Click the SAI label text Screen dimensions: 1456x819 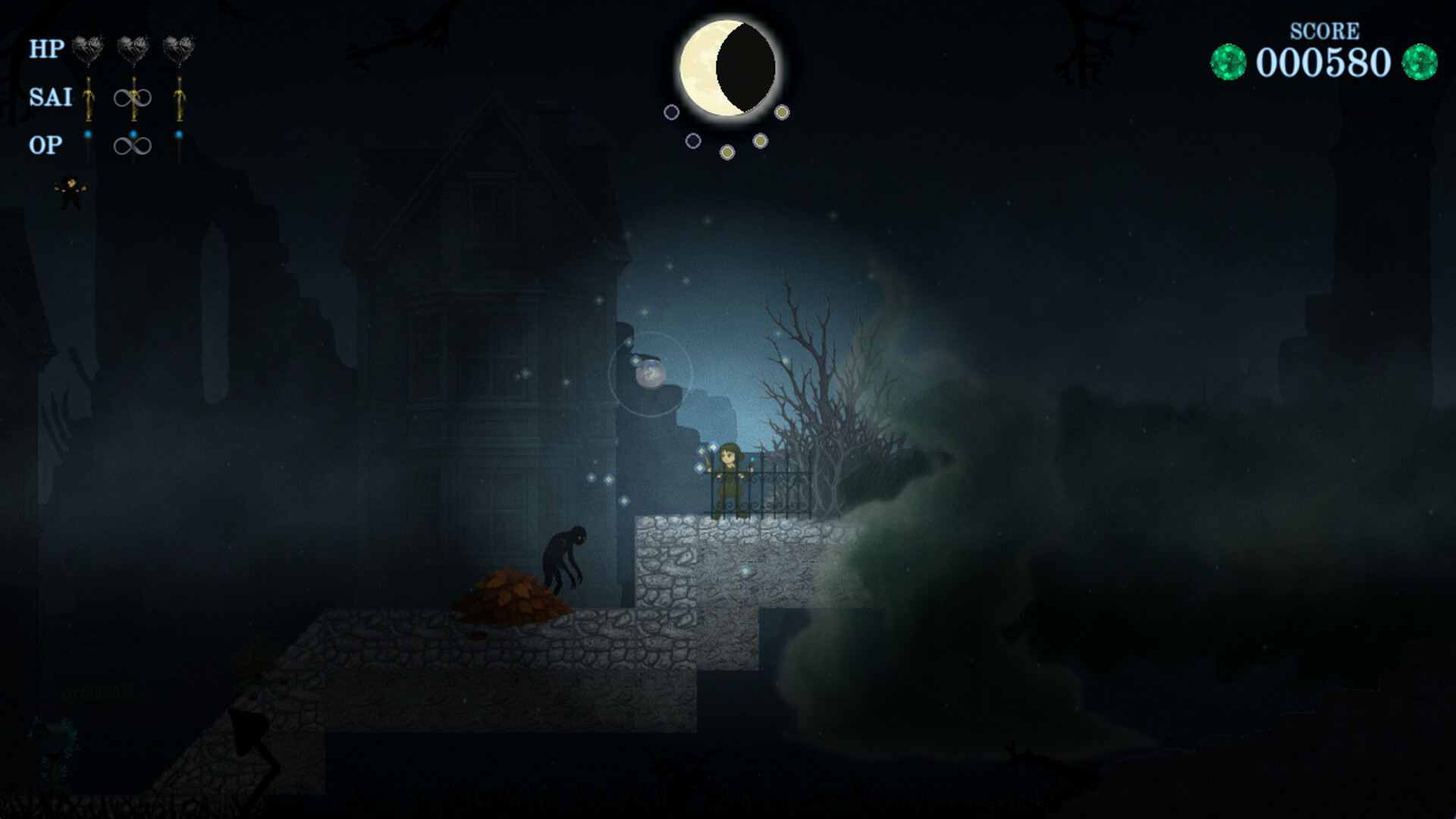(50, 99)
